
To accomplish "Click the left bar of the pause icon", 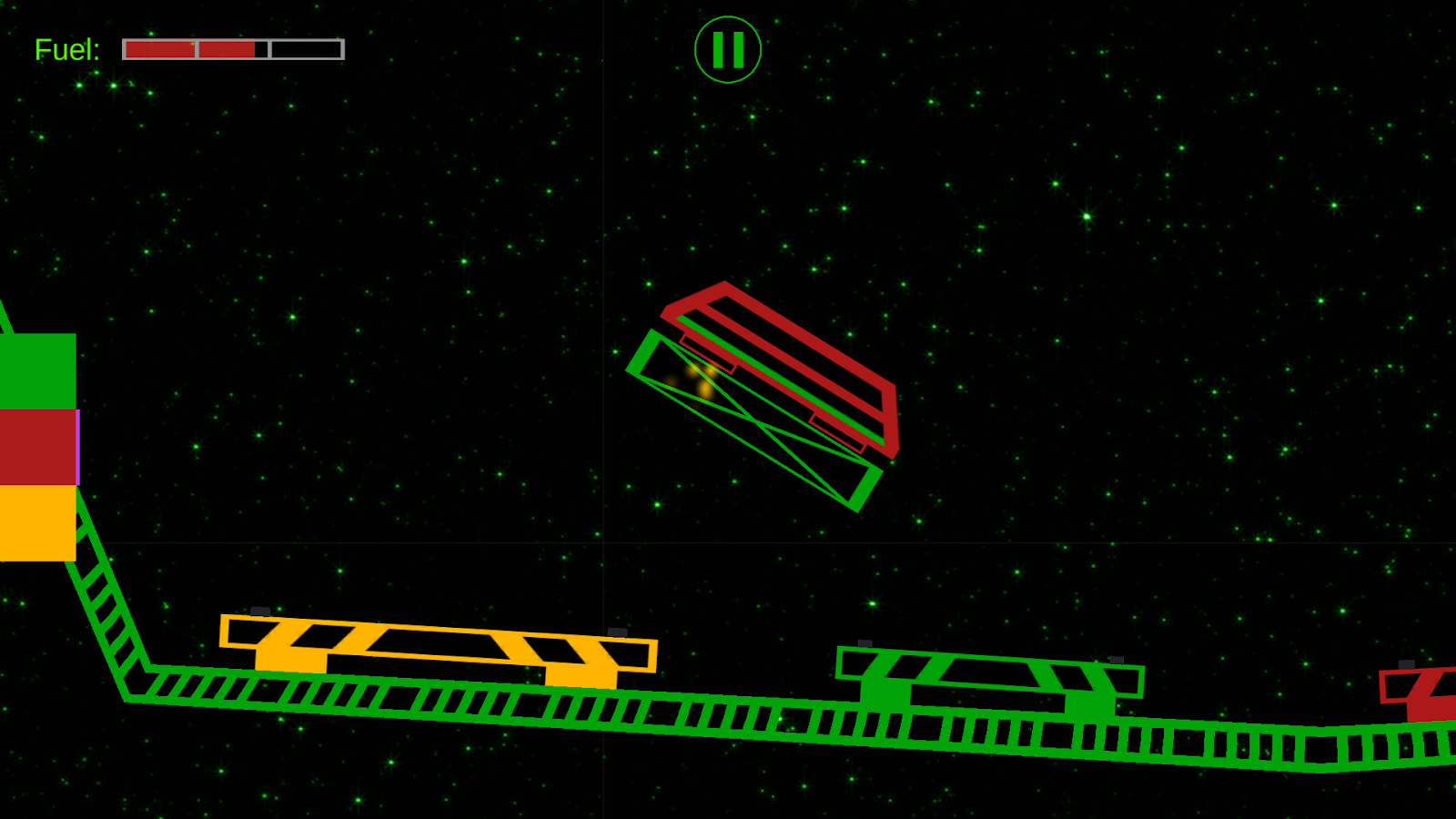I will click(718, 52).
